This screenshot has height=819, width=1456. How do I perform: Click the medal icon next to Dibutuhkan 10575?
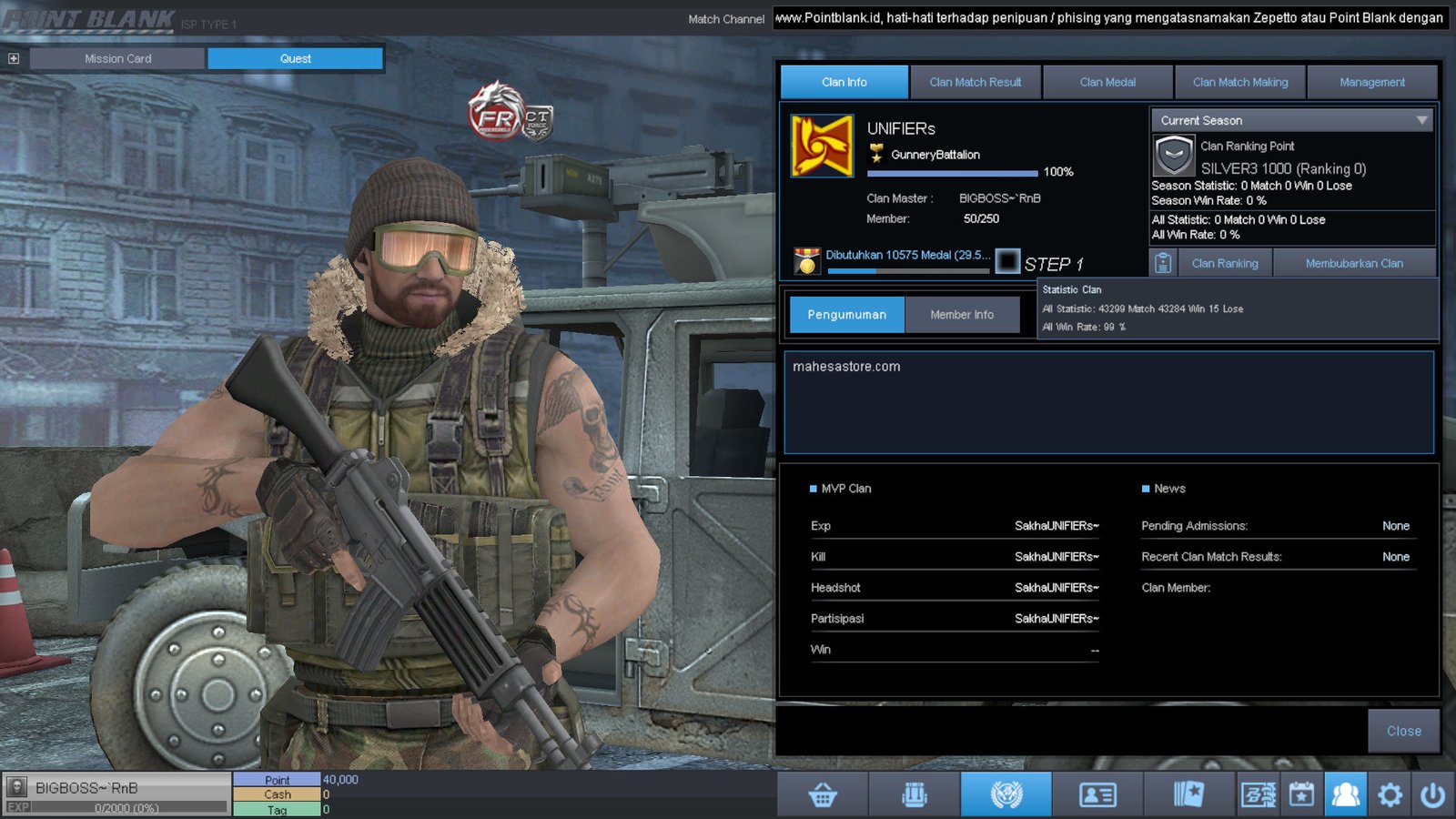(x=808, y=258)
